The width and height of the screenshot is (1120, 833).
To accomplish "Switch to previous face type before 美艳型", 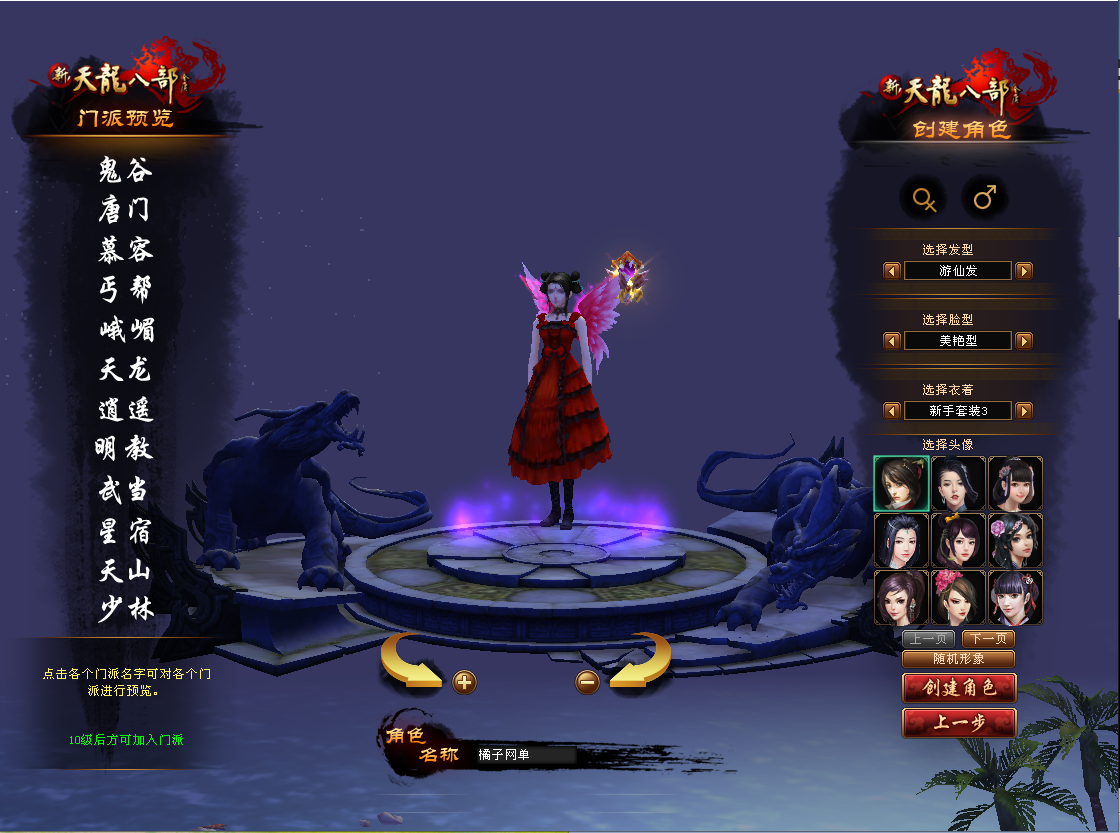I will [892, 341].
